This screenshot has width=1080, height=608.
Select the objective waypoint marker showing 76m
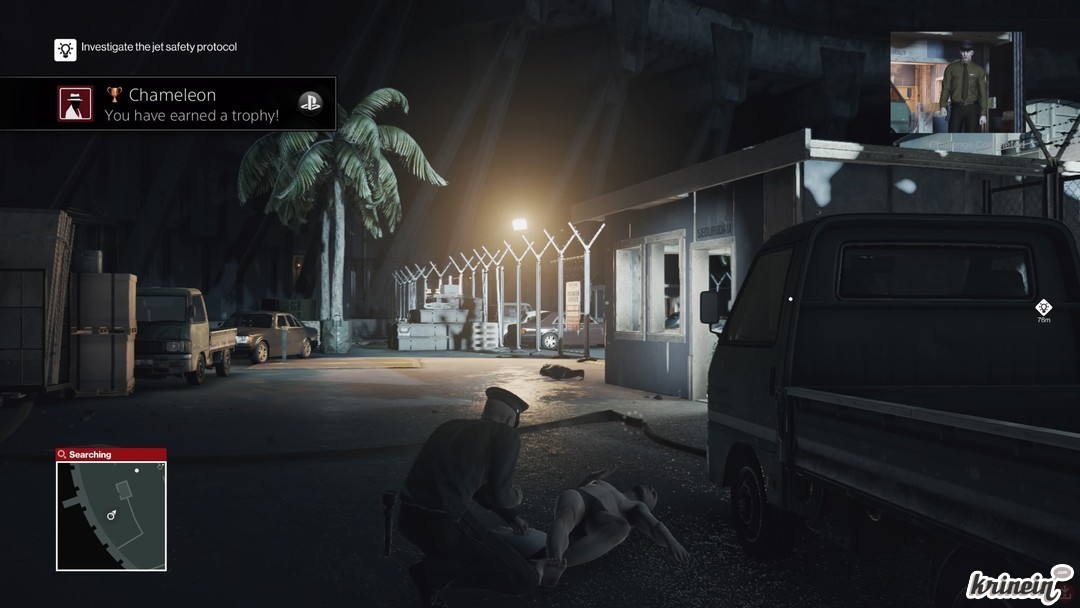click(1043, 307)
